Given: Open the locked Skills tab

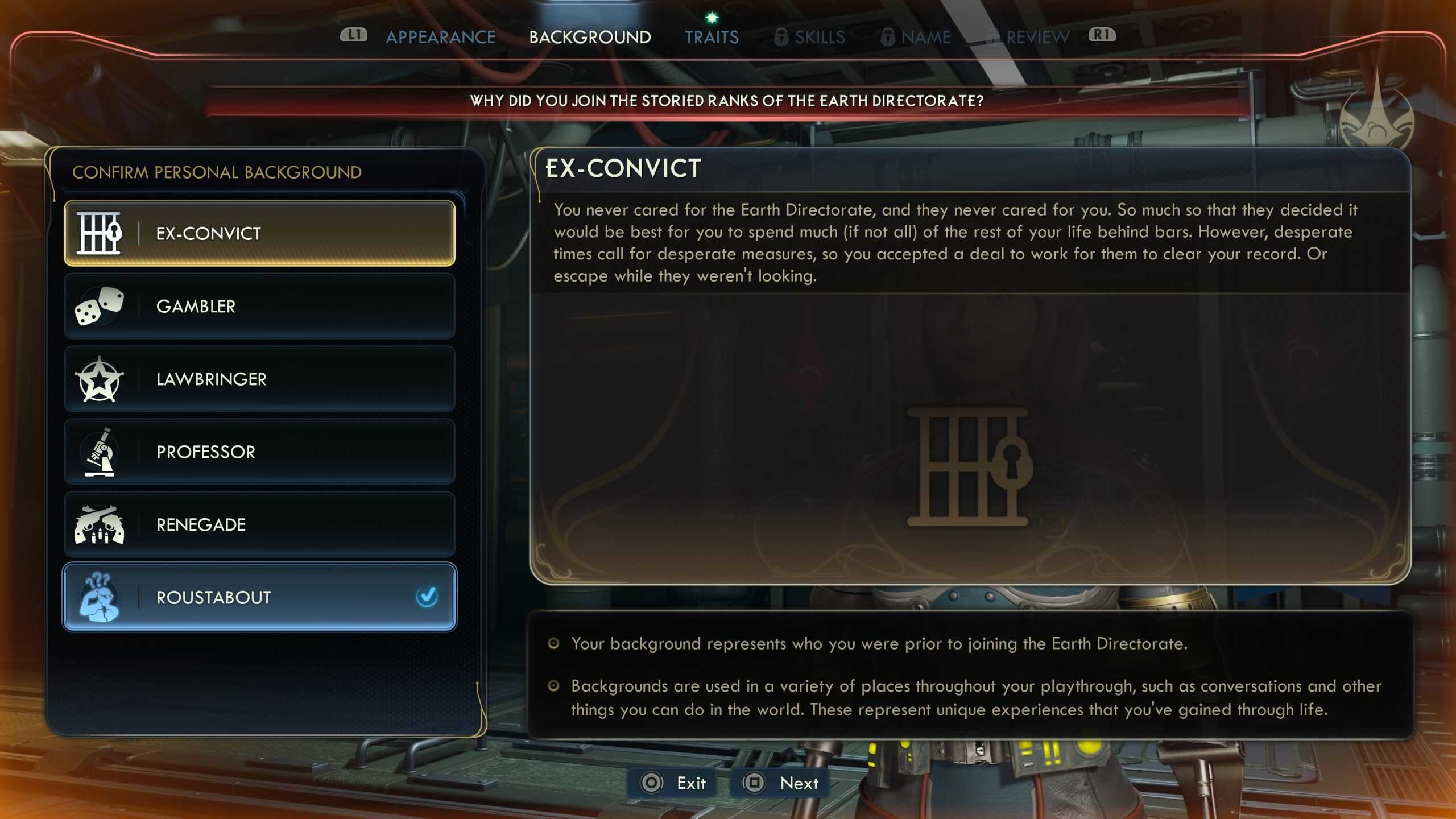Looking at the screenshot, I should coord(810,38).
